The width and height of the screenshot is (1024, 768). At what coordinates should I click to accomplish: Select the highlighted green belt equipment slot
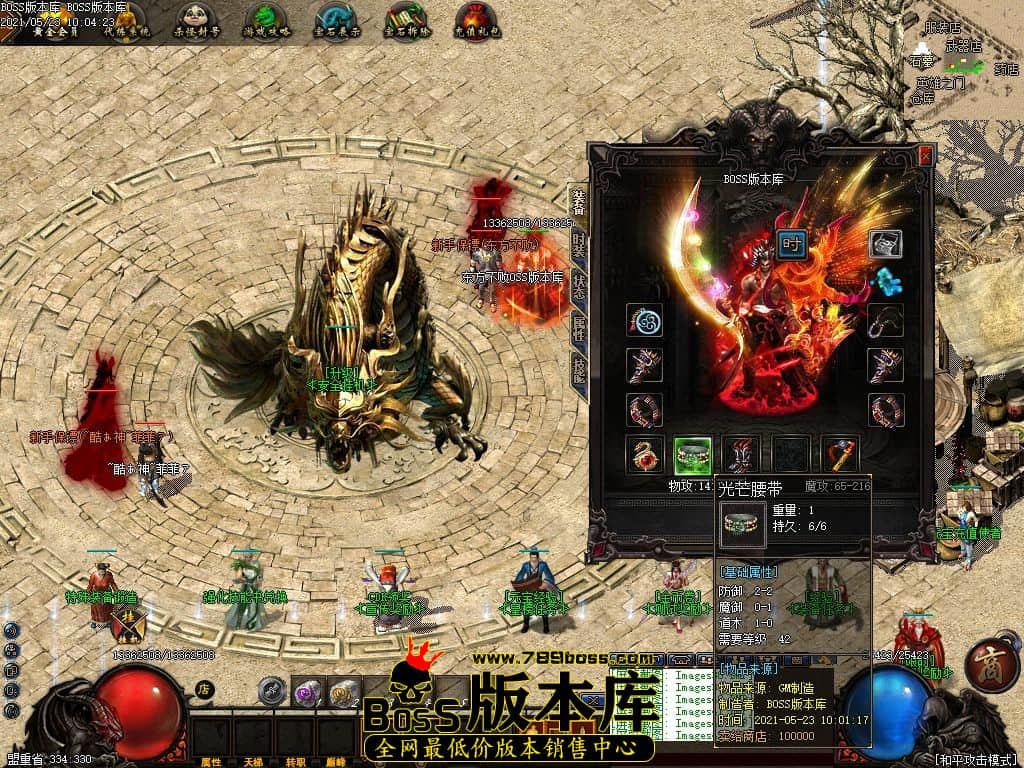[x=692, y=453]
